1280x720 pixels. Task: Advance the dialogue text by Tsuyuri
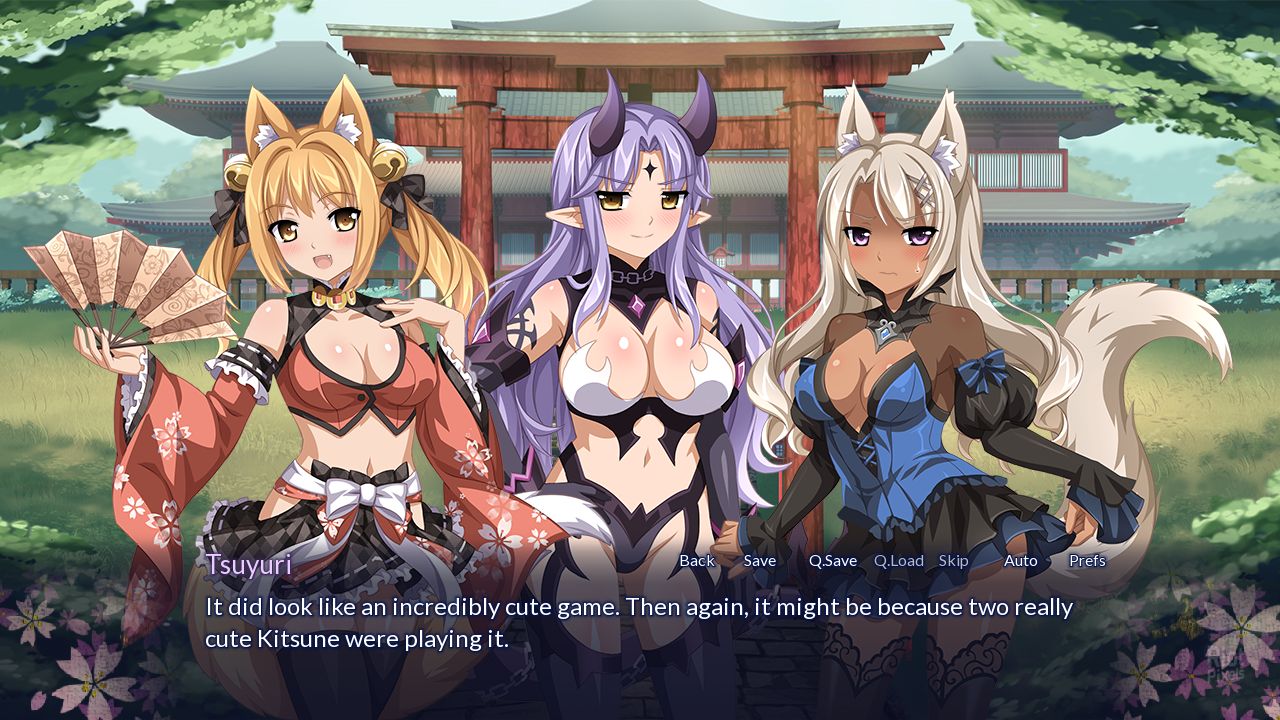[638, 623]
